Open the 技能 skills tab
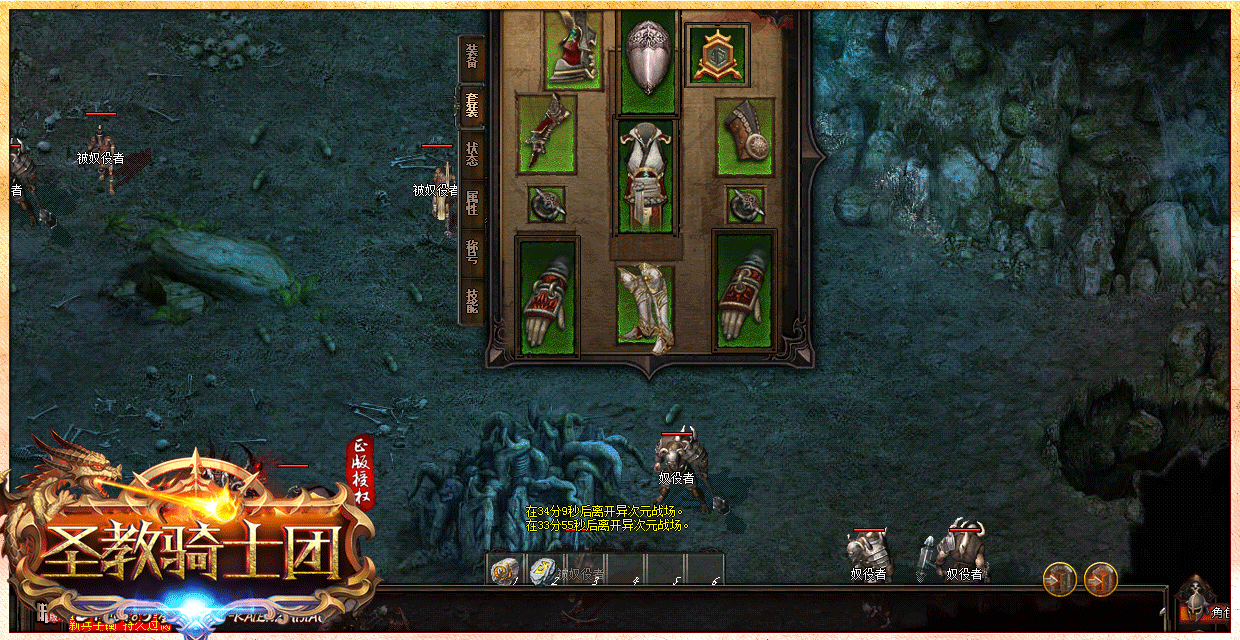Screen dimensions: 1240x640 point(472,299)
